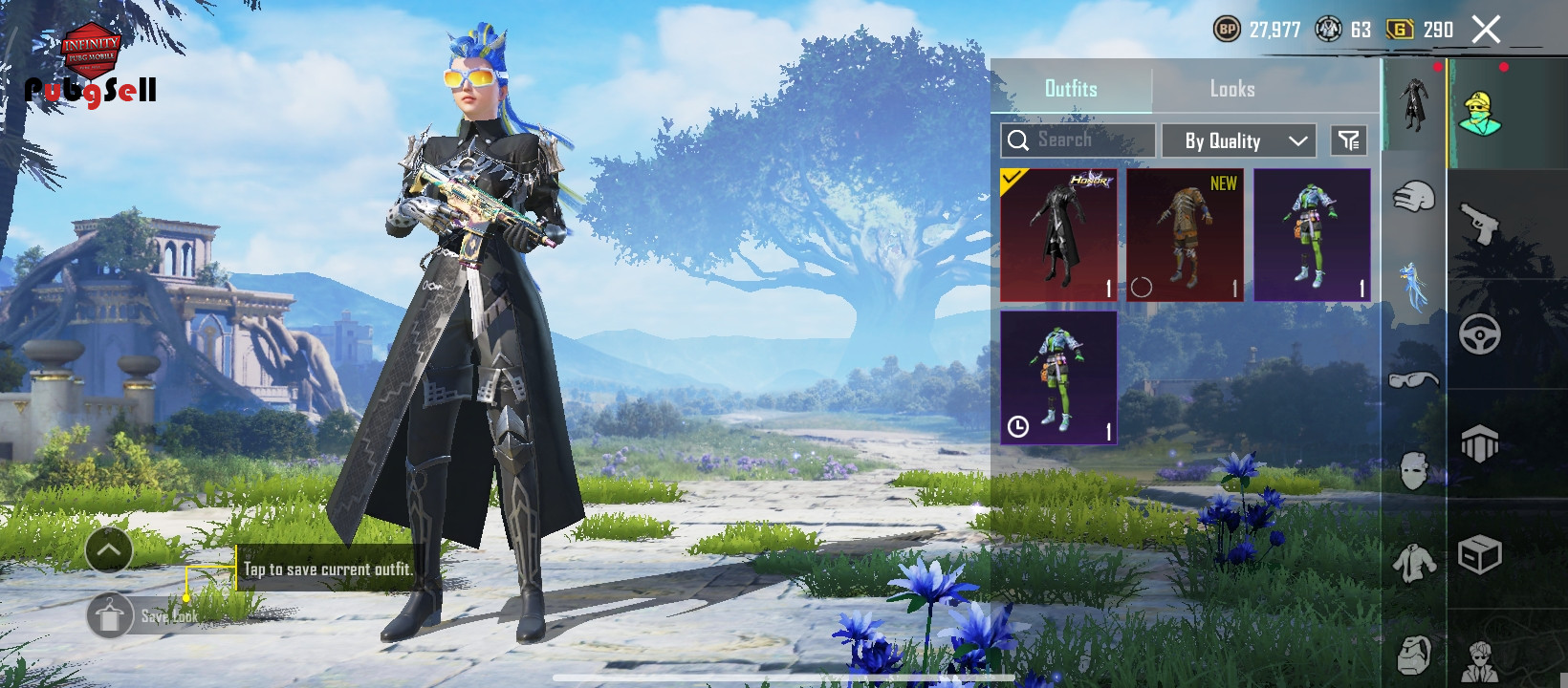Select the Outfits tab
This screenshot has height=688, width=1568.
1071,89
